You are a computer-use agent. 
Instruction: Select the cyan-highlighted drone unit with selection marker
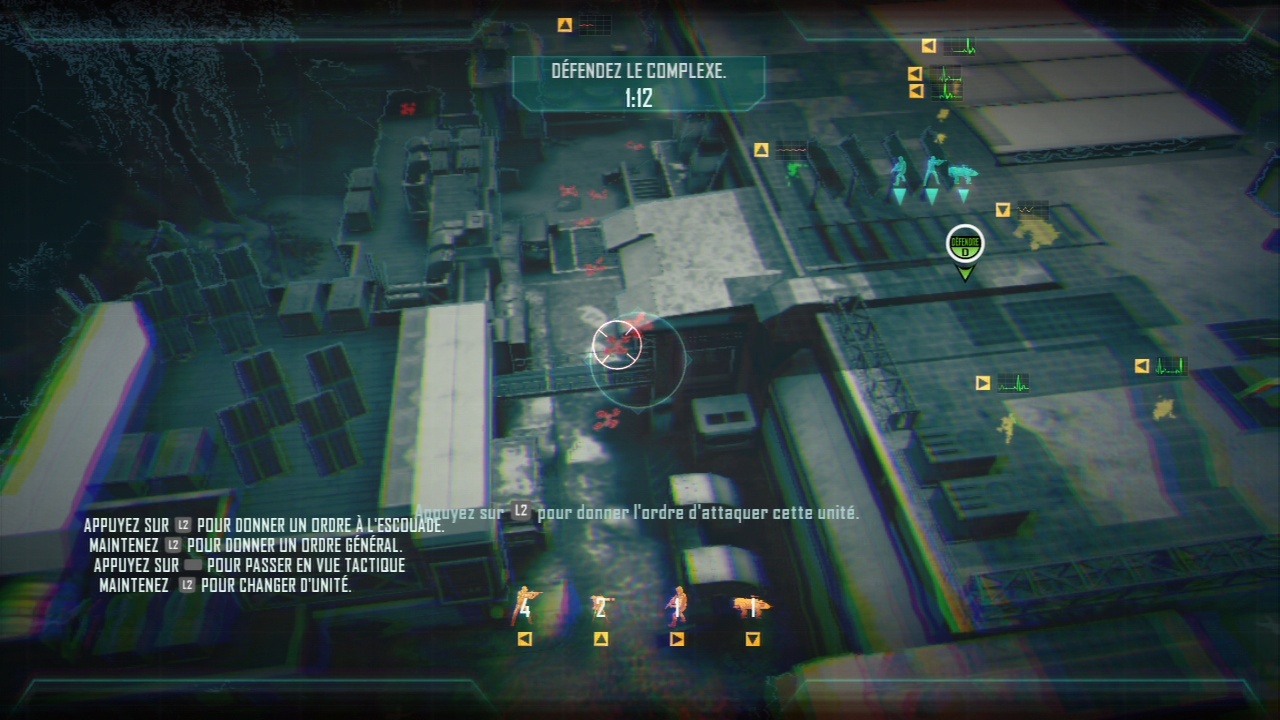pos(963,174)
